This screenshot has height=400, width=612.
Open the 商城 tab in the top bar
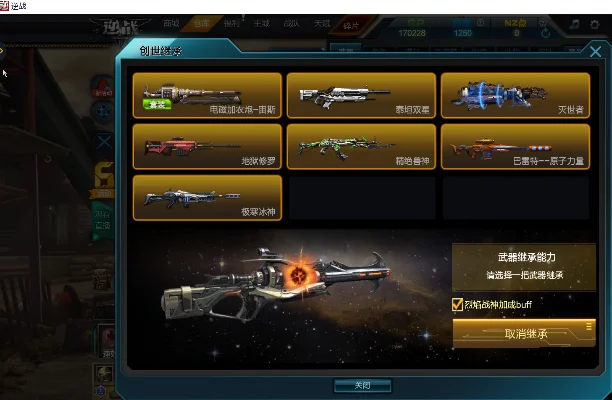tap(172, 22)
